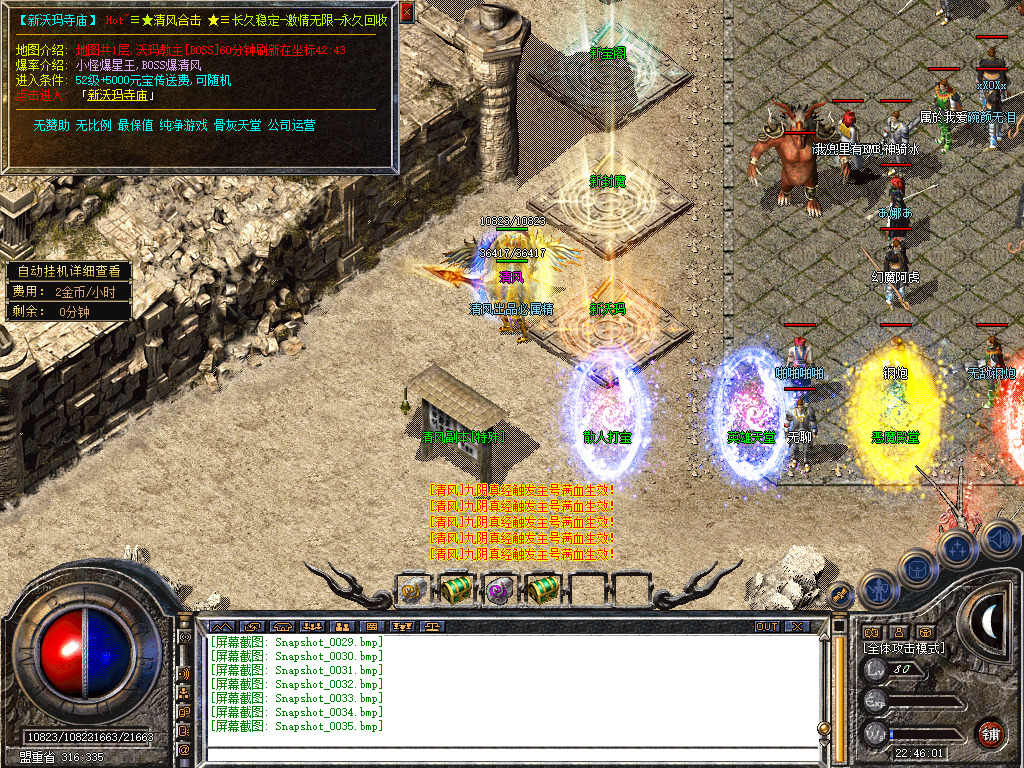The image size is (1024, 768).
Task: Open the skills sparkle round button
Action: pos(957,548)
